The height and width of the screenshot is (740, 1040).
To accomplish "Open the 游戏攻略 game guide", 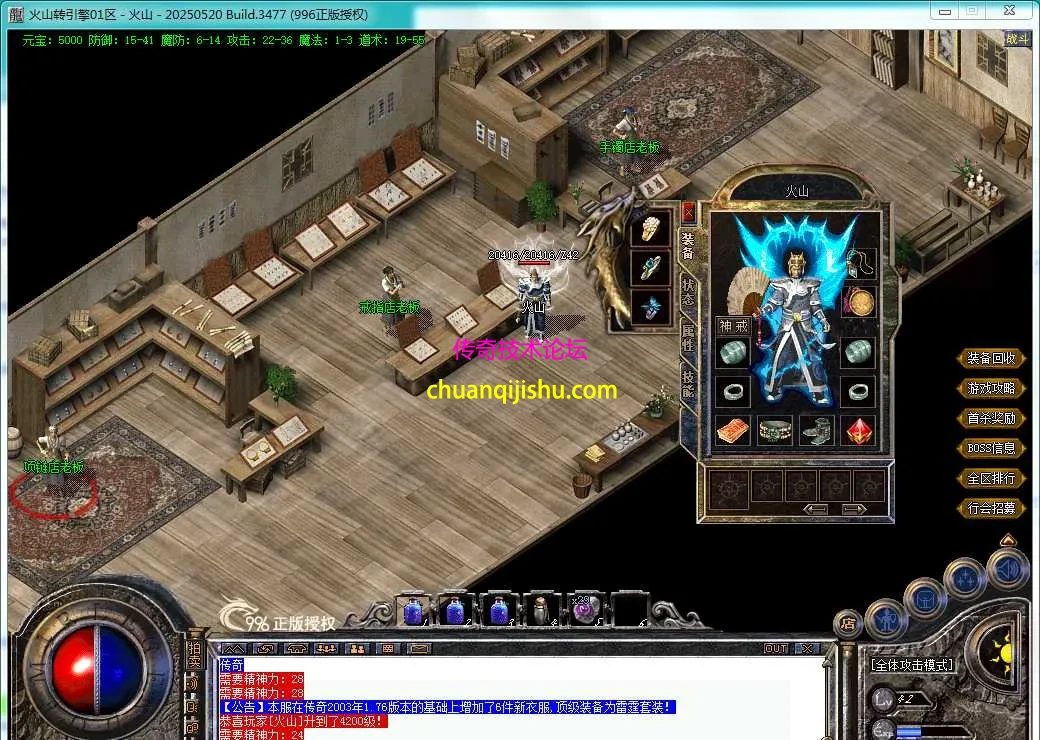I will click(991, 388).
